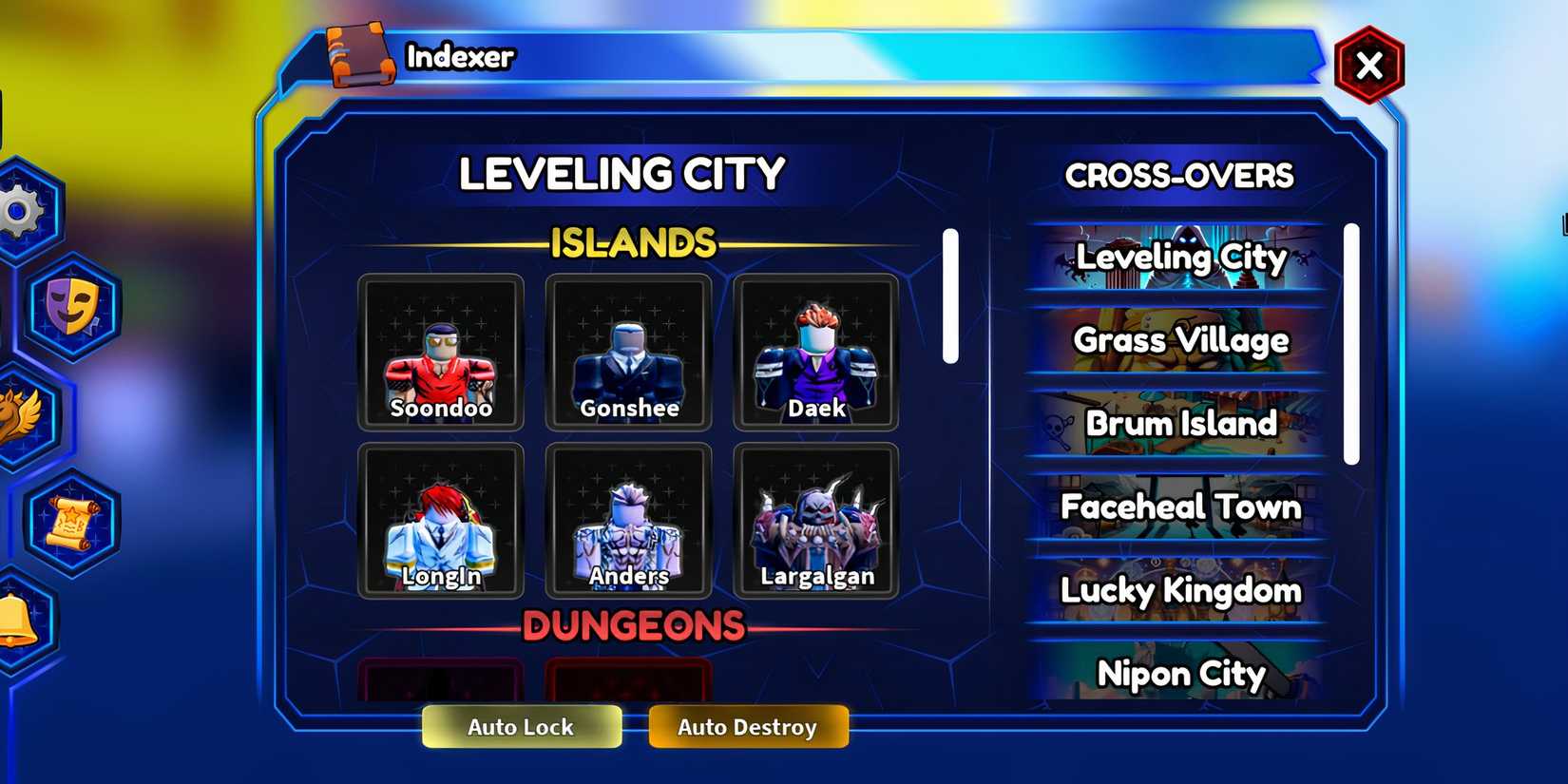Select the Soondoo character portrait
Image resolution: width=1568 pixels, height=784 pixels.
[x=439, y=352]
